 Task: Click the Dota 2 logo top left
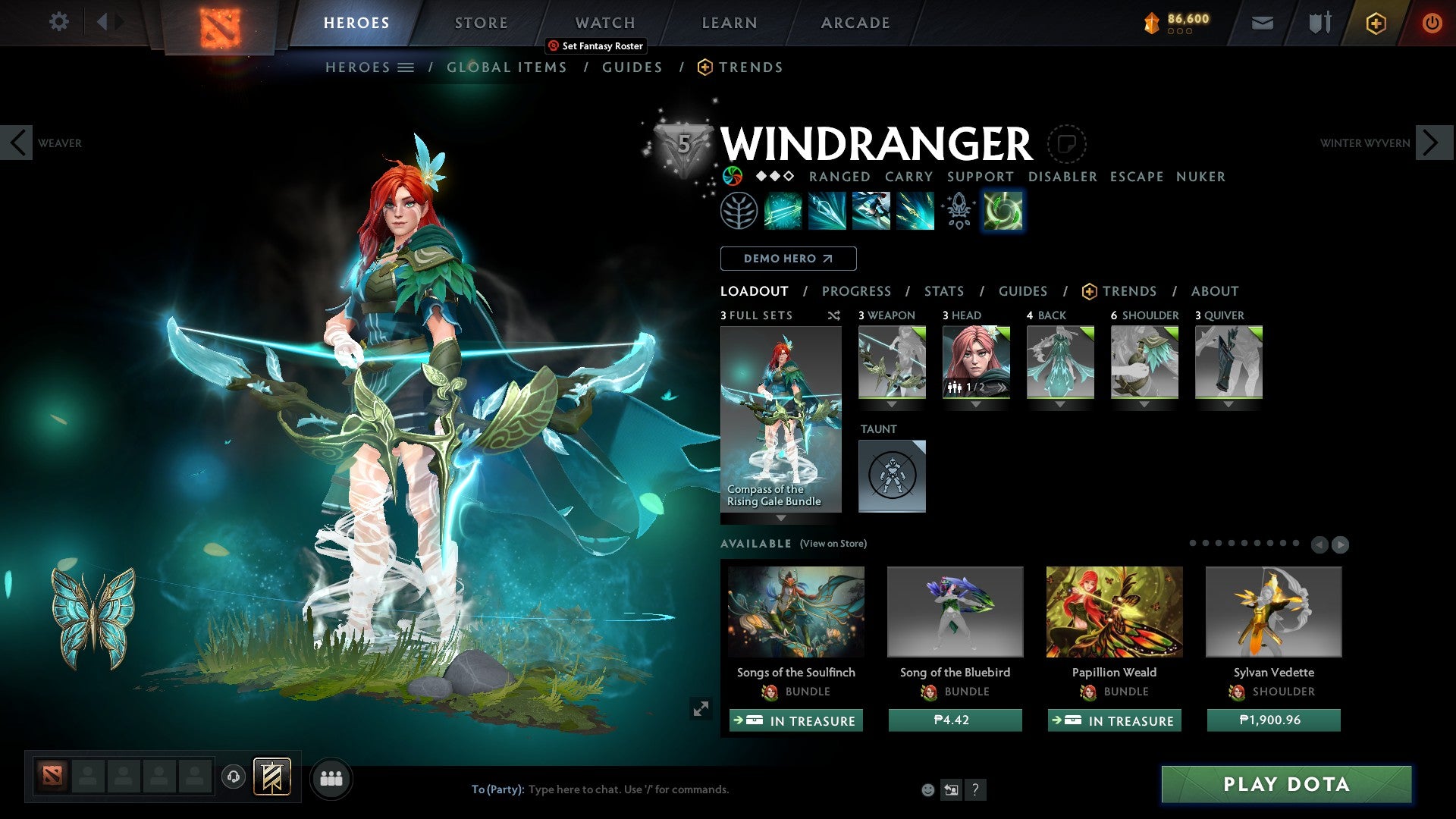point(215,22)
